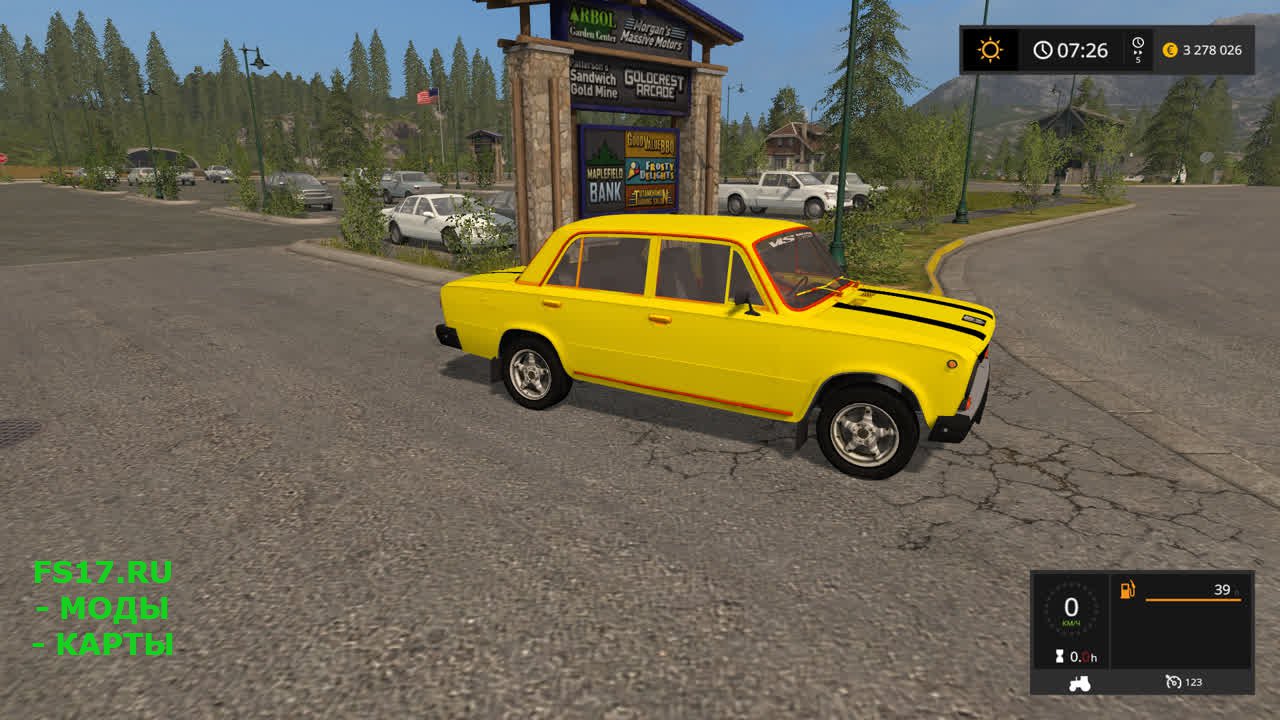Select the time acceleration fast-forward indicator
The width and height of the screenshot is (1280, 720).
click(1137, 44)
